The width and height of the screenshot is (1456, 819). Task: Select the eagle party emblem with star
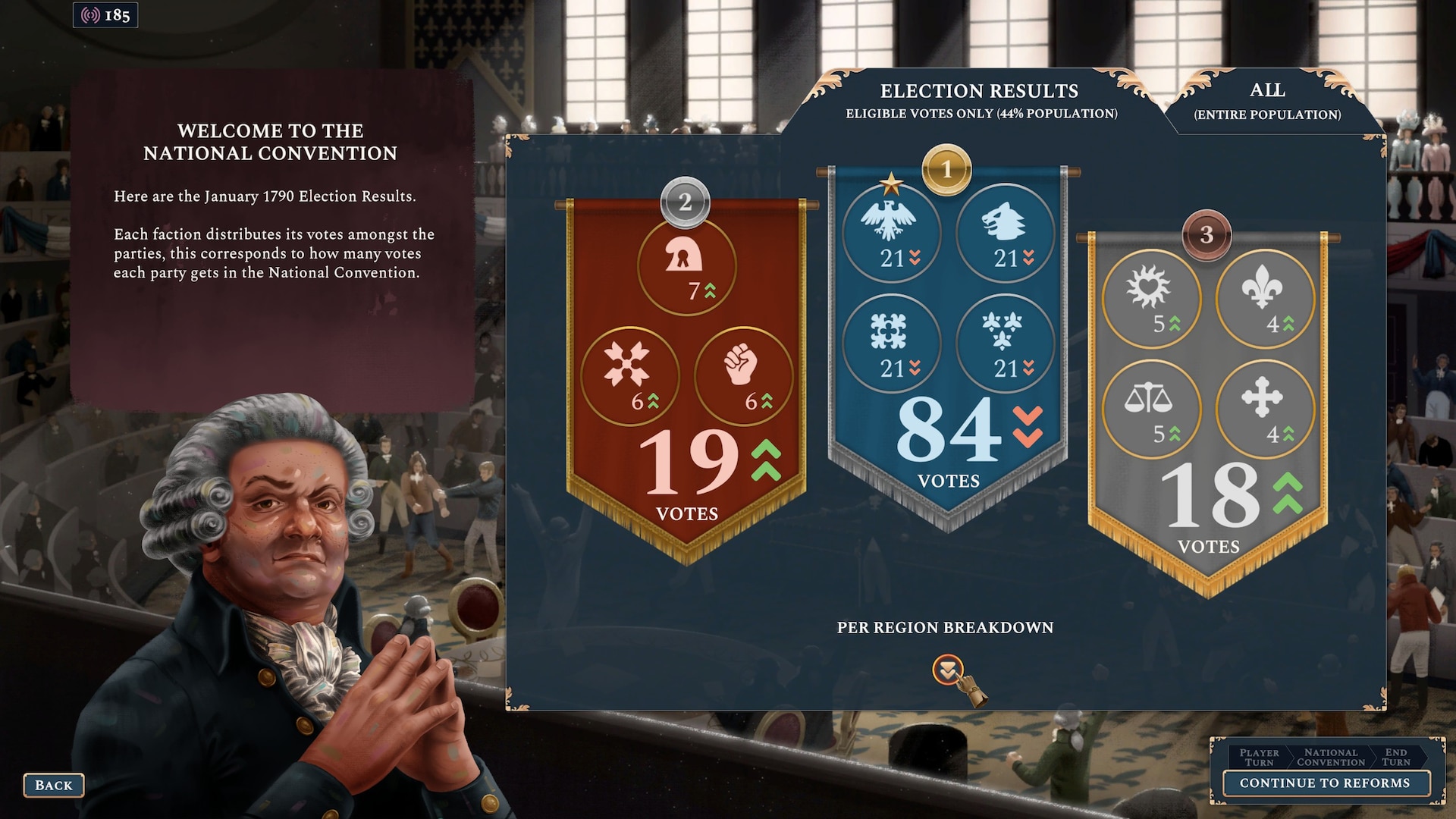coord(891,232)
